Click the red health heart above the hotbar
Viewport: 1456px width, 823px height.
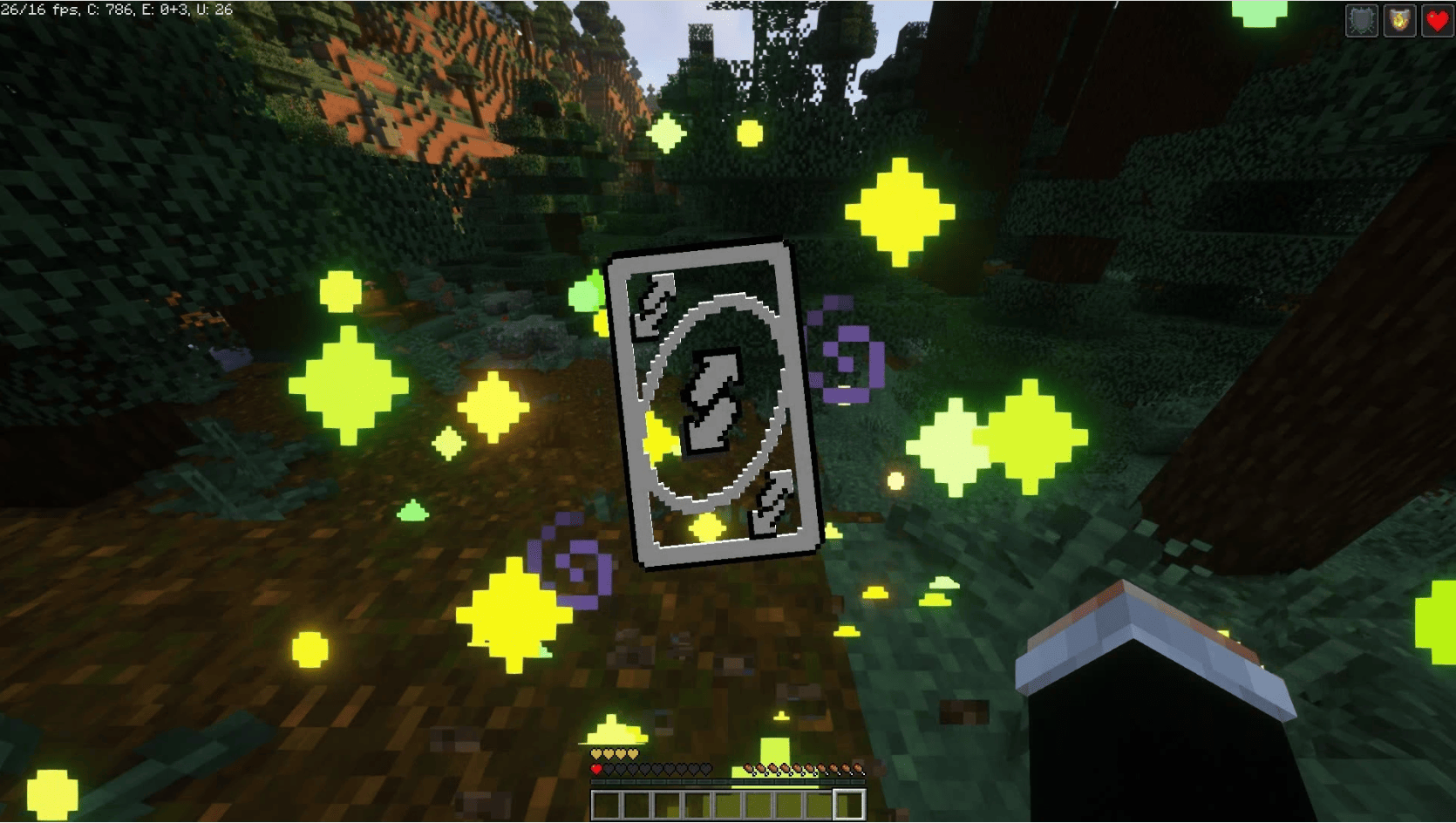coord(595,769)
